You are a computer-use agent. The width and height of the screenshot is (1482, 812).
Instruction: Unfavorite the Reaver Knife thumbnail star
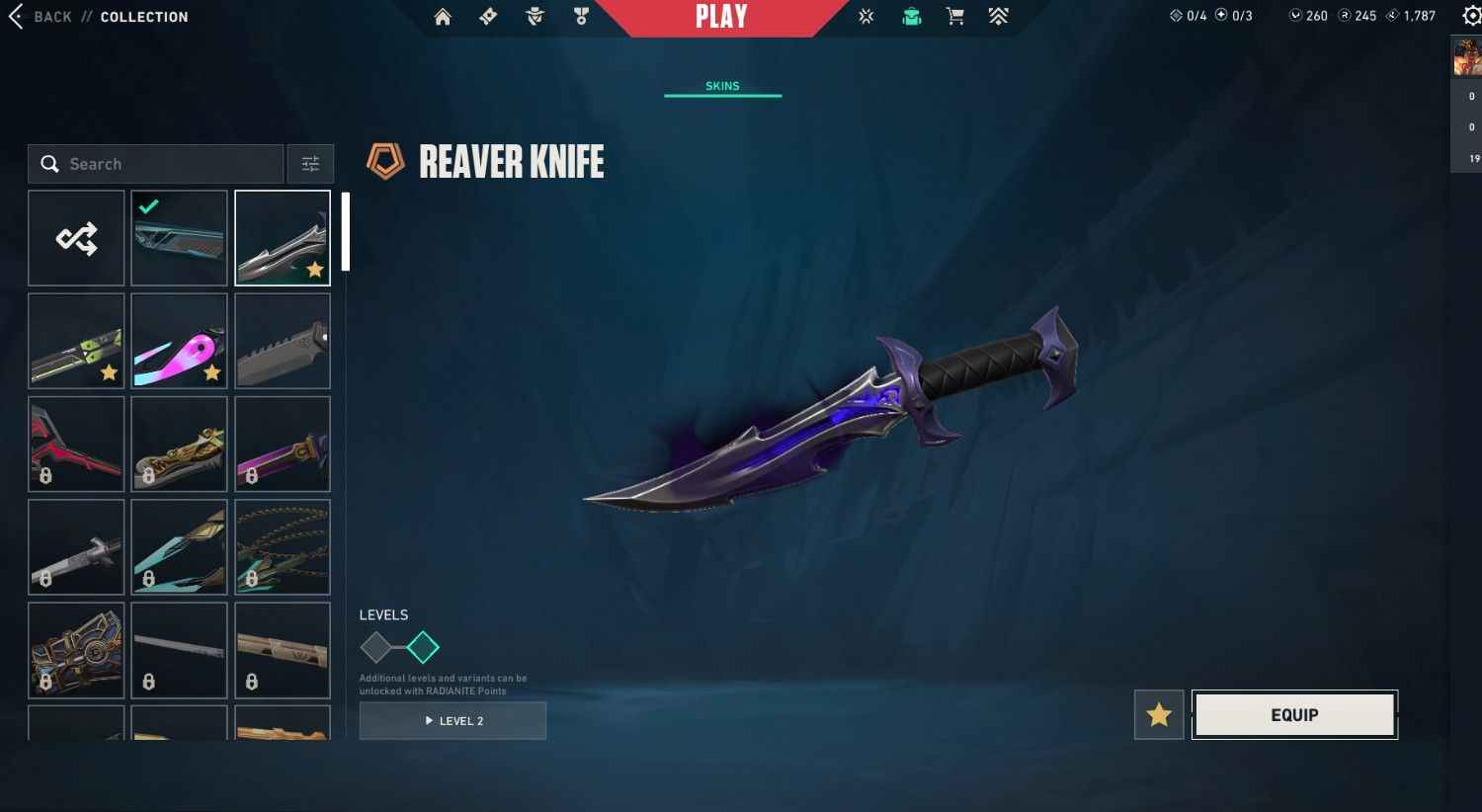[315, 268]
